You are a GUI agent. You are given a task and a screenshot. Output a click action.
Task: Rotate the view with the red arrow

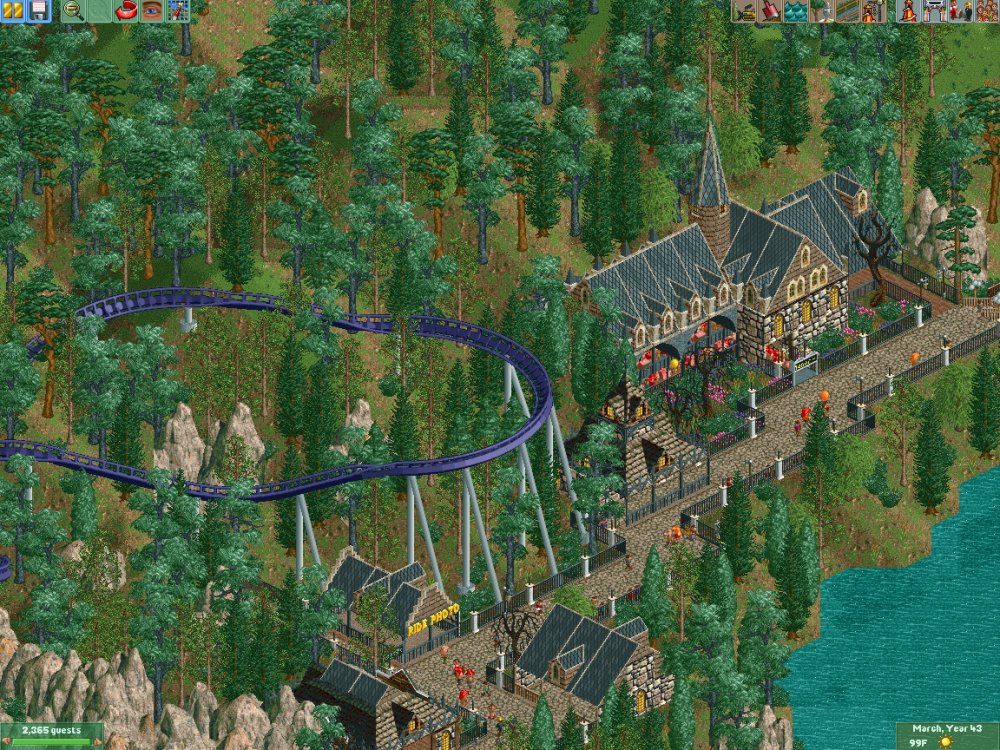point(126,11)
